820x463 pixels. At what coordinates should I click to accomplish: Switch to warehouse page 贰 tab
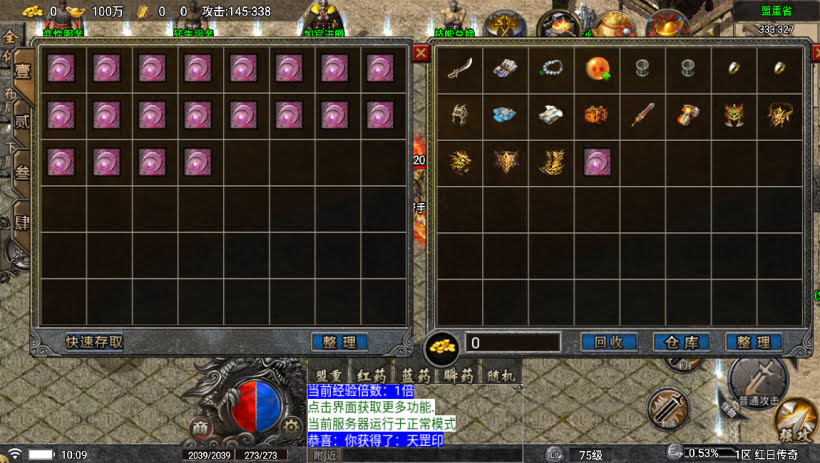click(21, 122)
